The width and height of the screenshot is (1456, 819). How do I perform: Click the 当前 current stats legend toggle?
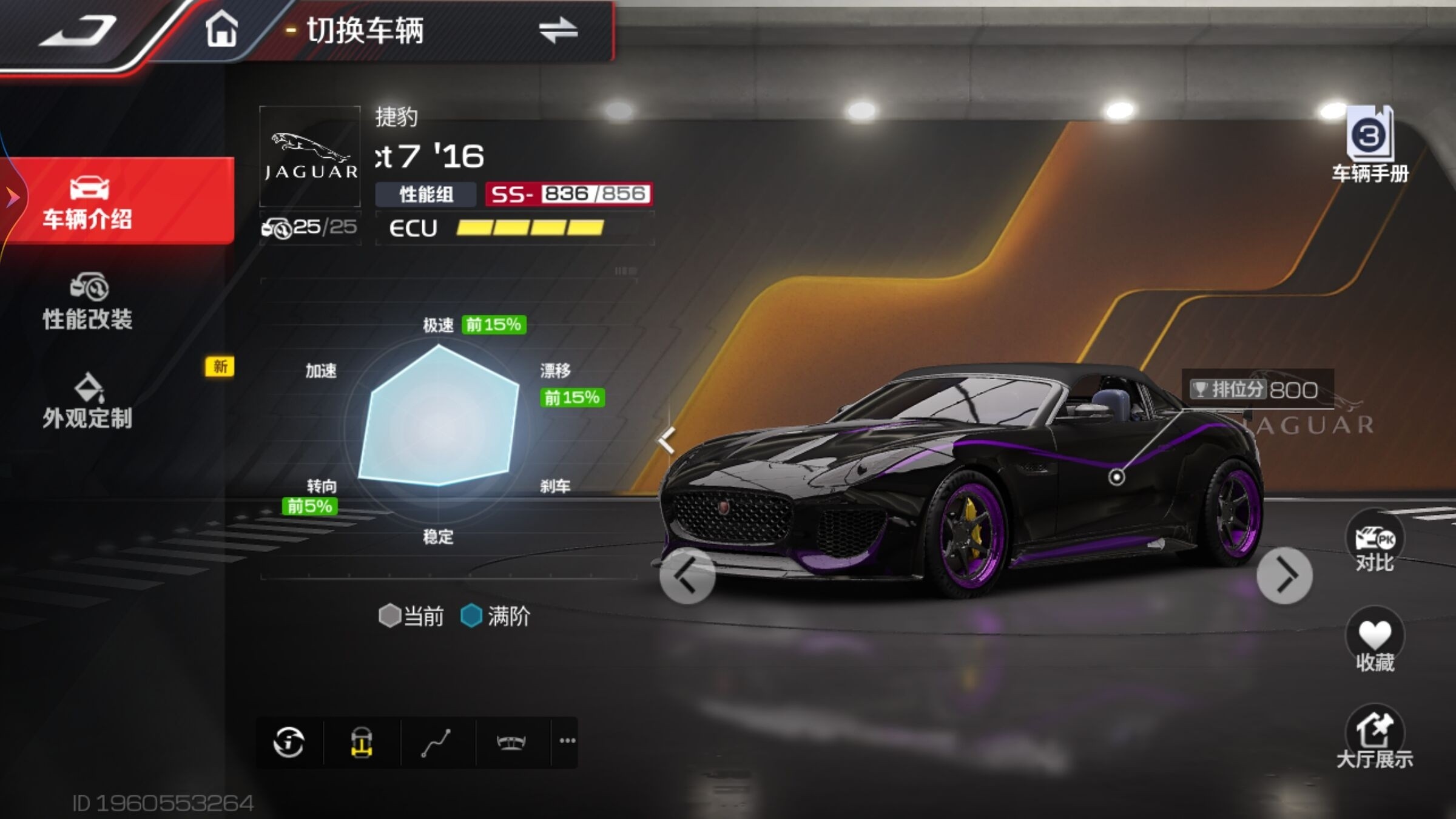(411, 616)
